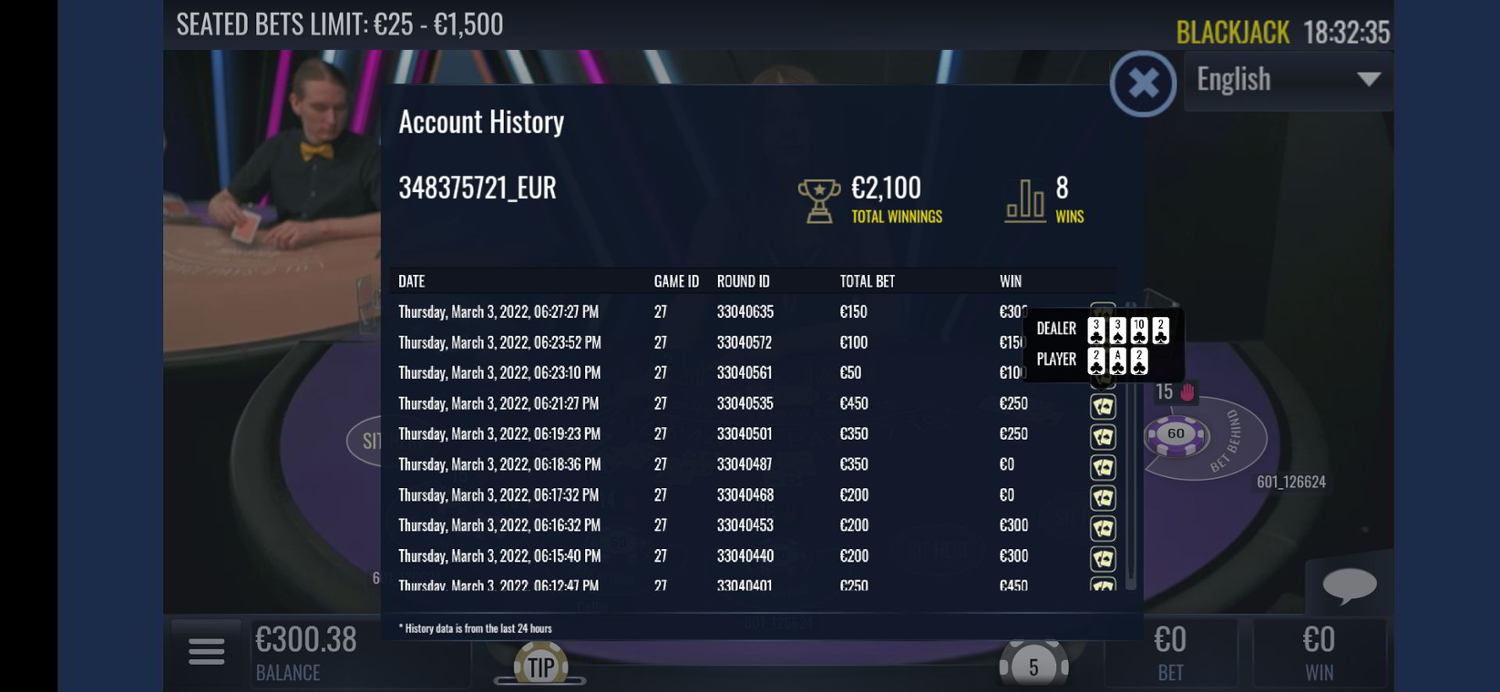Show cards for round 33040487
The image size is (1500, 692).
1102,467
